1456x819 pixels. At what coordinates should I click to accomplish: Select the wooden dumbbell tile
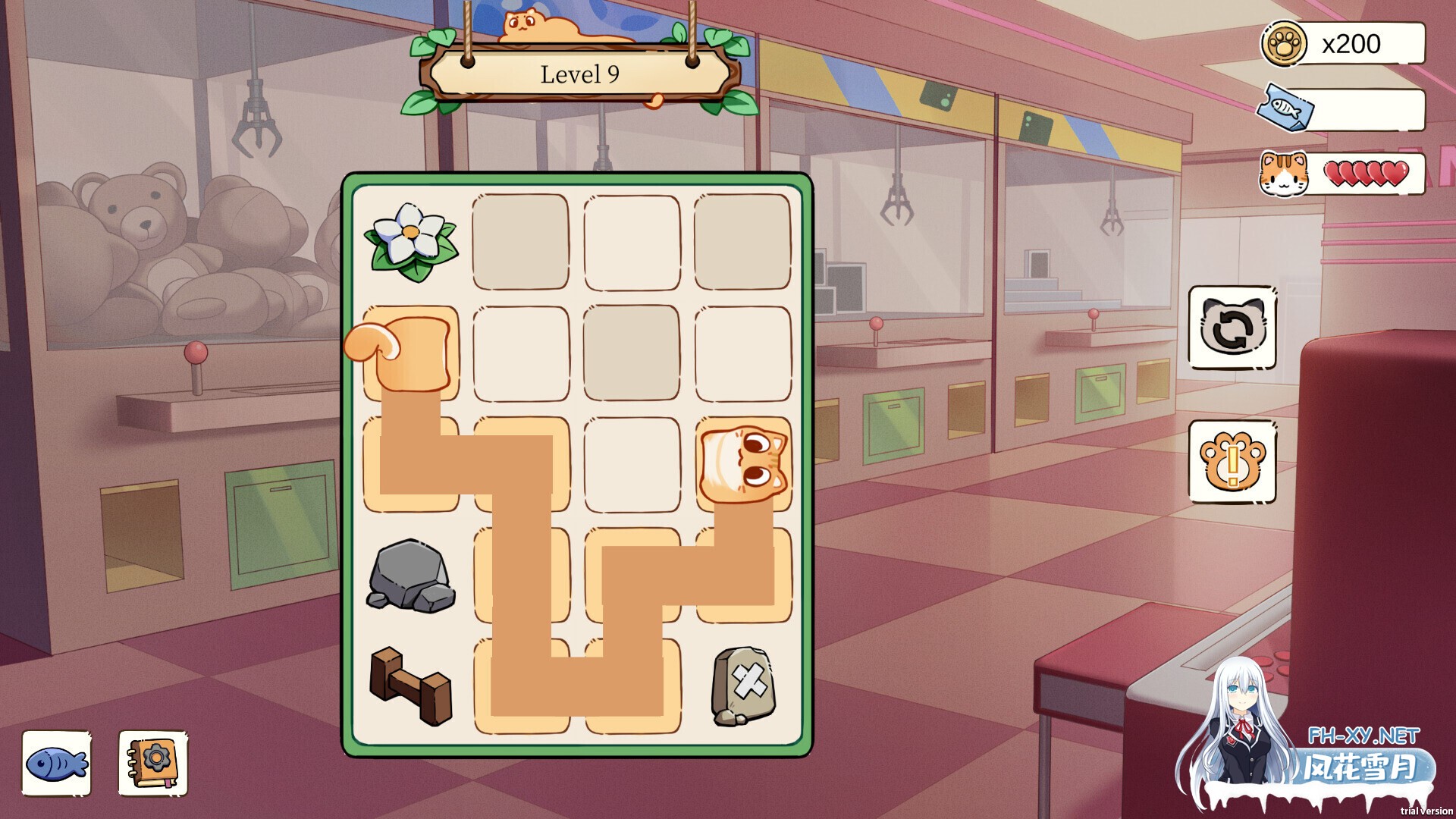(x=410, y=686)
